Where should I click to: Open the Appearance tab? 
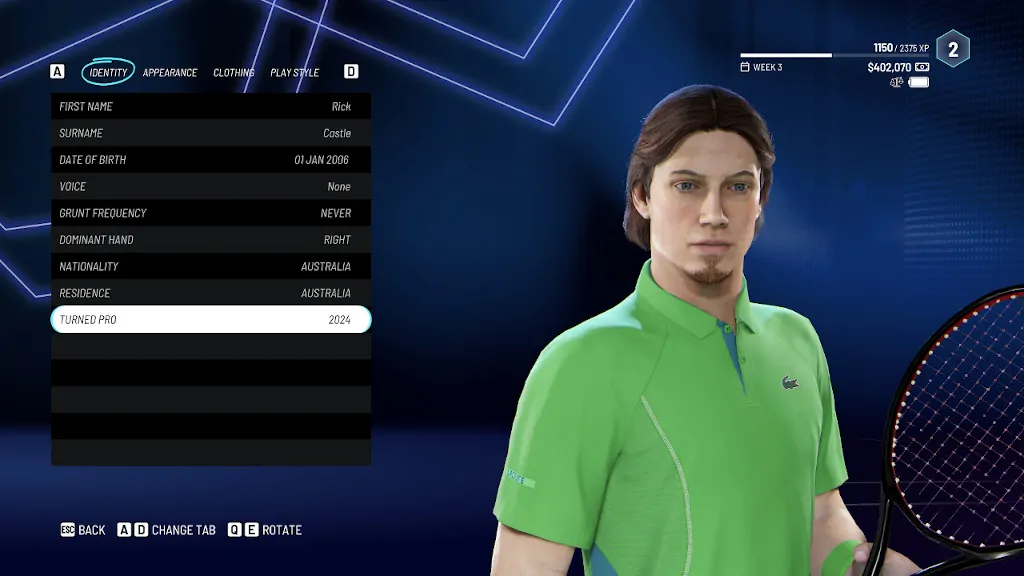pyautogui.click(x=170, y=73)
